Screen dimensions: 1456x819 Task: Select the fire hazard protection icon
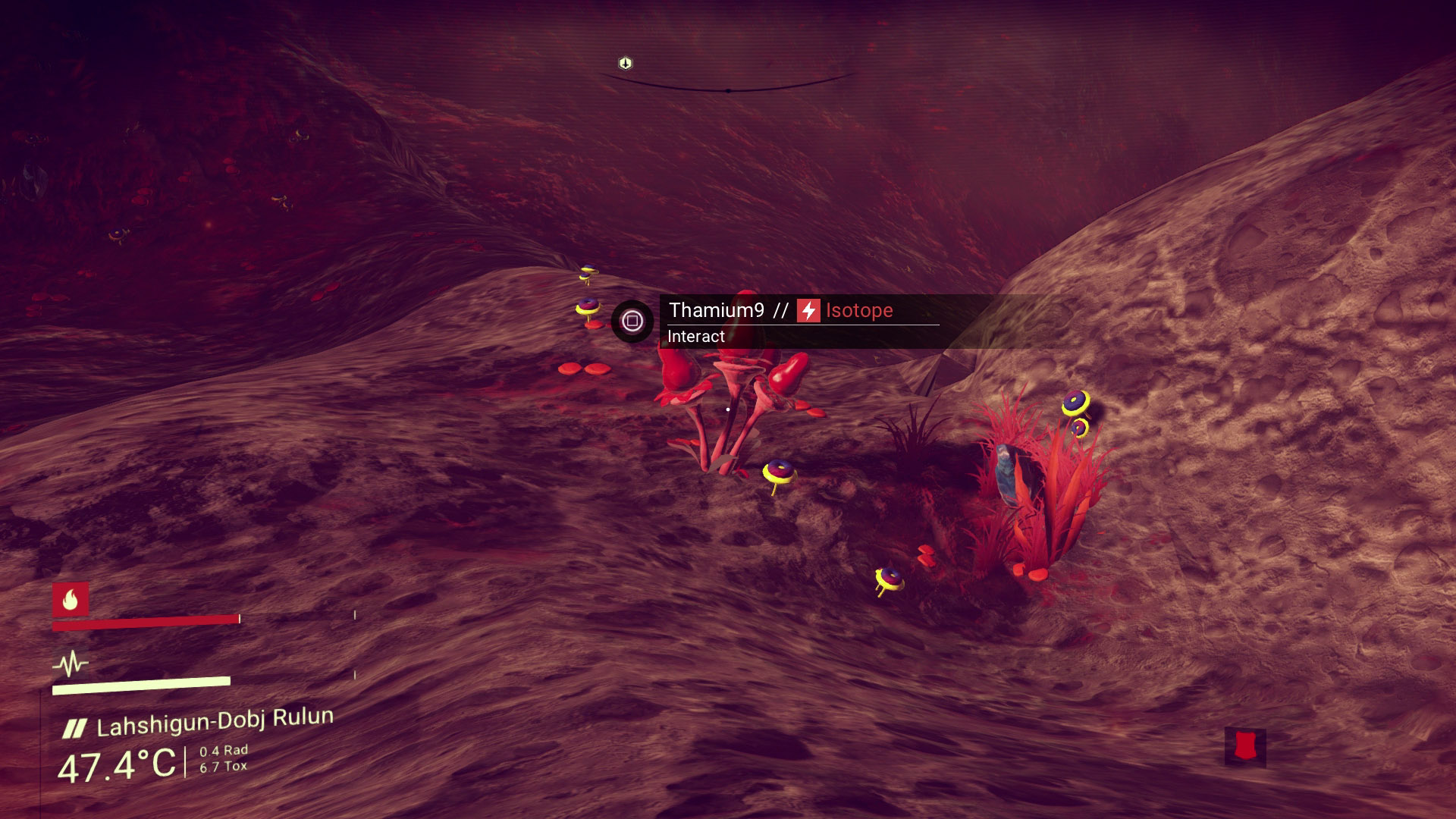point(71,600)
